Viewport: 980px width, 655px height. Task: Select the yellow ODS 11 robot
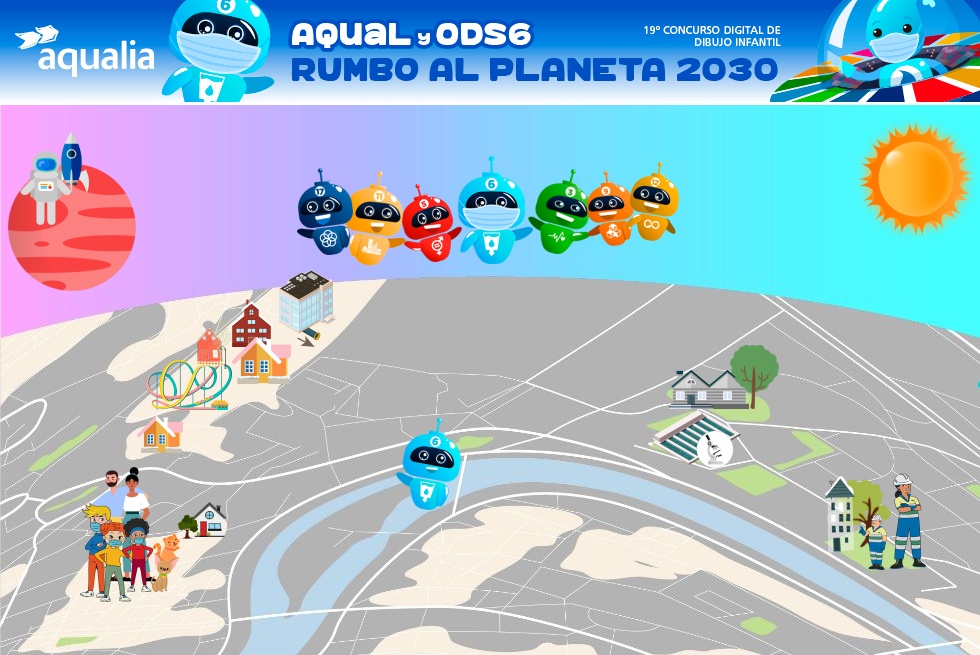tap(375, 220)
